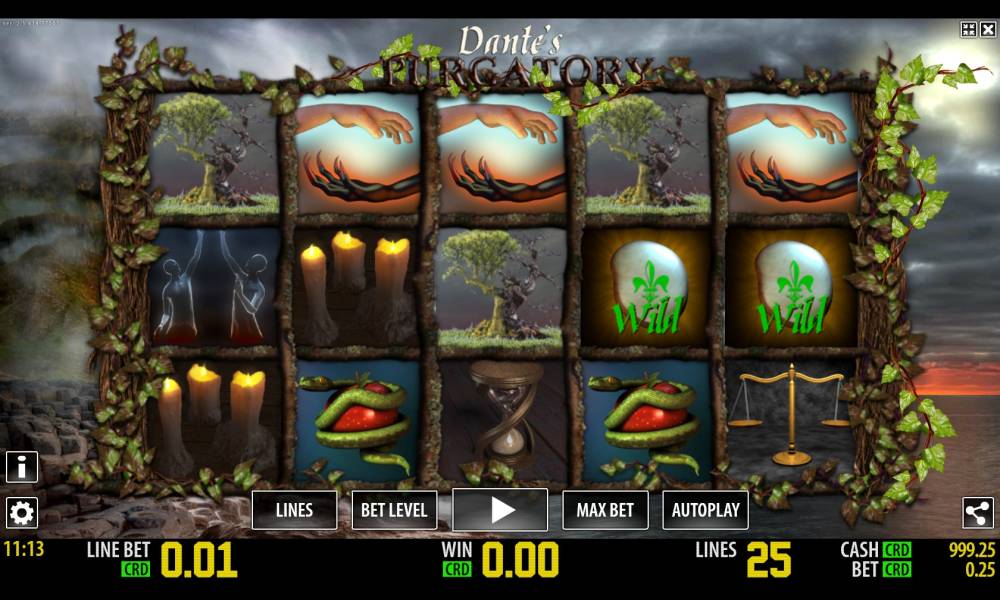The width and height of the screenshot is (1000, 600).
Task: Spin the reels with the play button
Action: click(x=500, y=510)
